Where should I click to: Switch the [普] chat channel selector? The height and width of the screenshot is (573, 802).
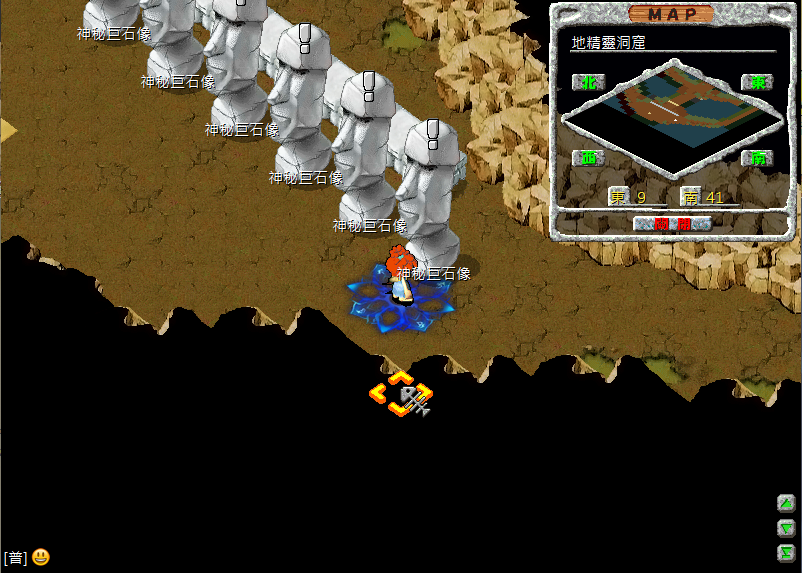pos(15,558)
